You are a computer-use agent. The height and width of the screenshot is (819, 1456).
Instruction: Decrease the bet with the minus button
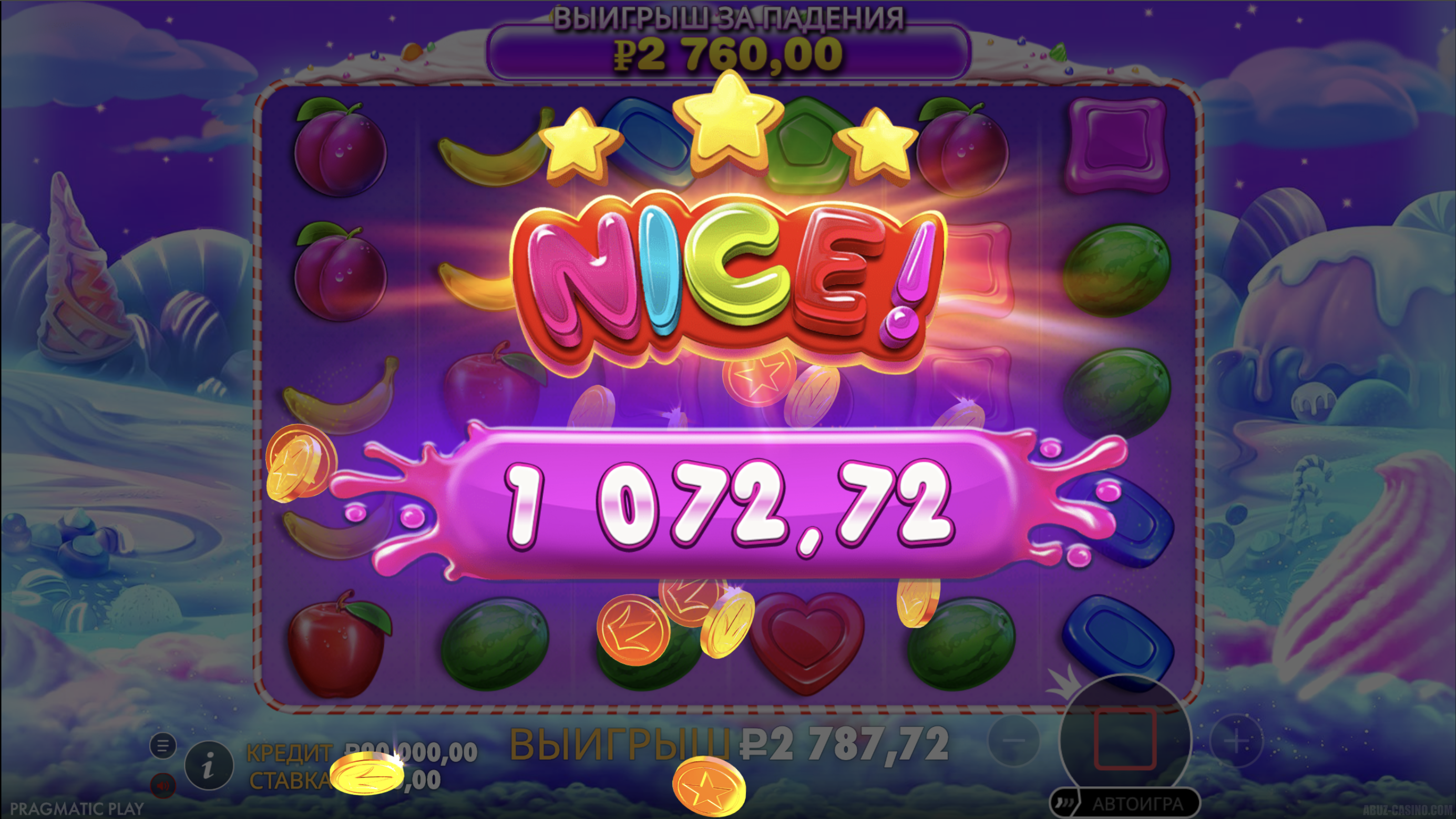tap(1014, 741)
